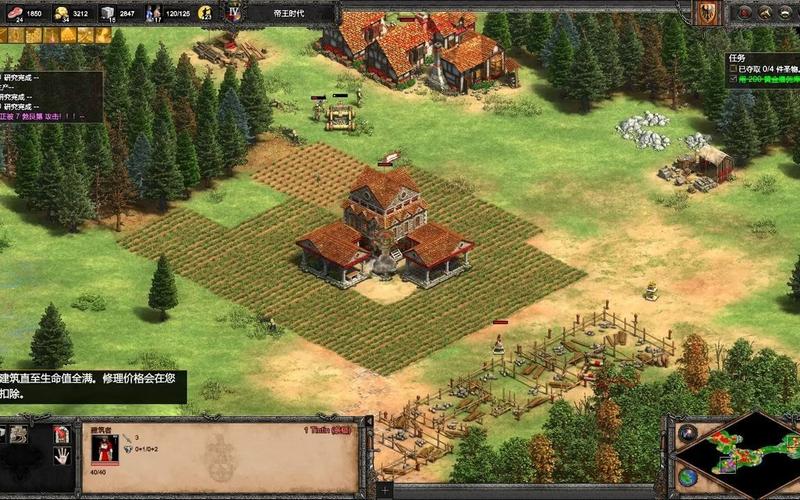The width and height of the screenshot is (800, 500).
Task: Click the red round top menu button
Action: pyautogui.click(x=745, y=12)
